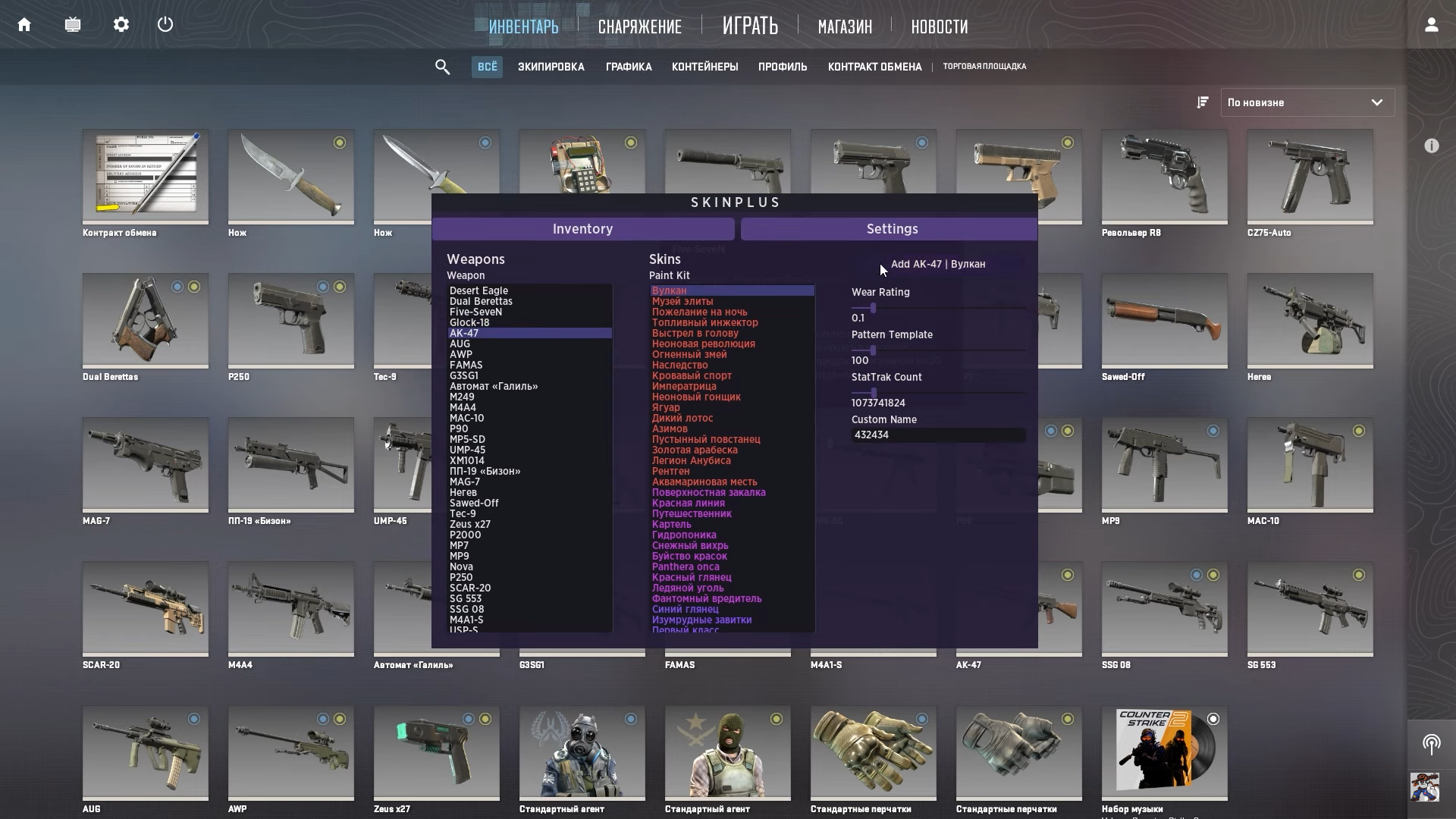The image size is (1456, 819).
Task: Click the broadcast icon bottom right
Action: point(1432,744)
